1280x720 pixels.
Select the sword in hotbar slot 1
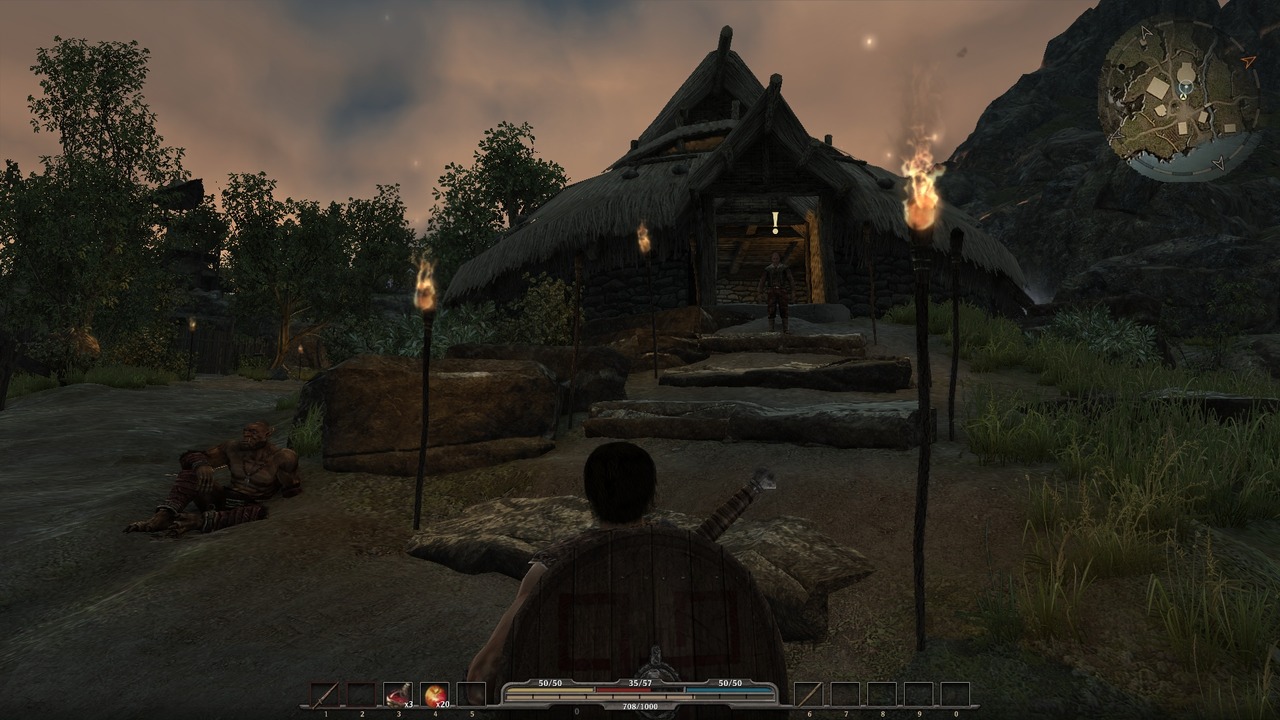pyautogui.click(x=324, y=694)
